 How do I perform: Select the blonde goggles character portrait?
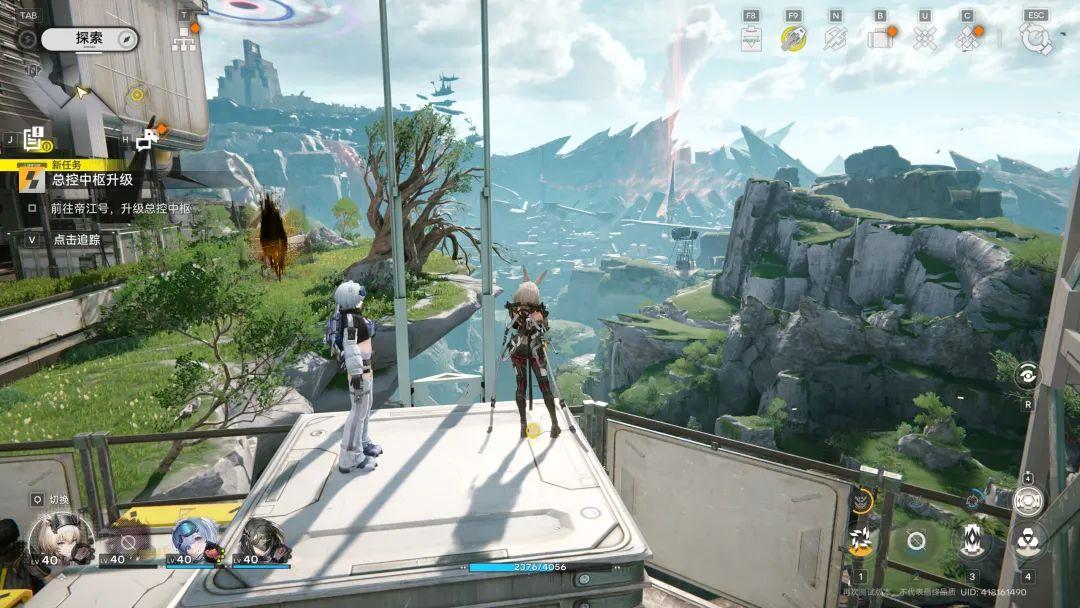[60, 539]
